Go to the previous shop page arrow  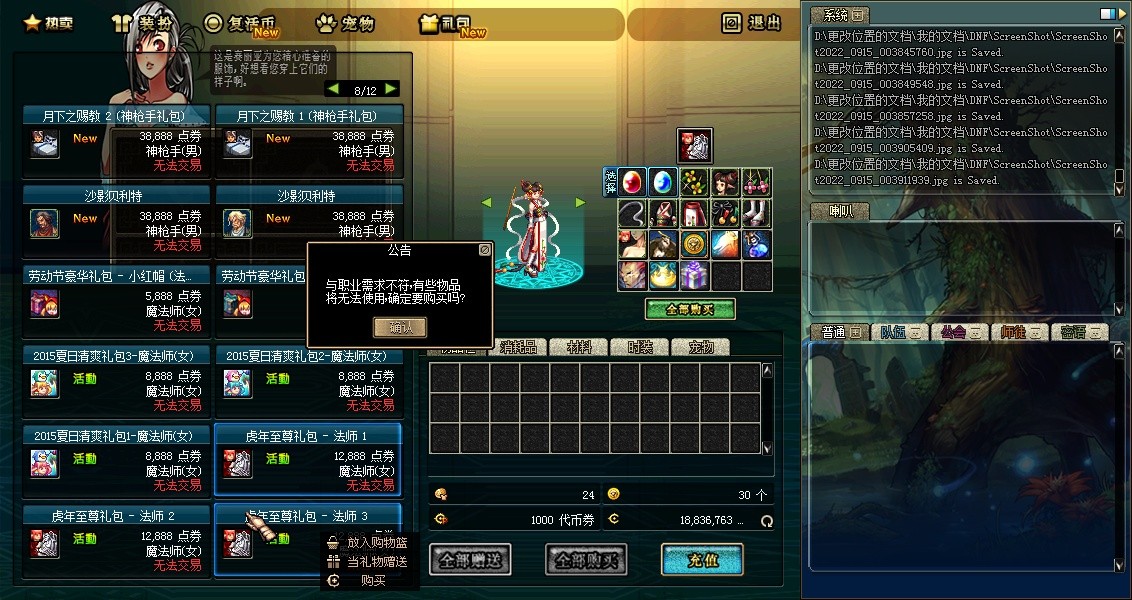(x=333, y=89)
